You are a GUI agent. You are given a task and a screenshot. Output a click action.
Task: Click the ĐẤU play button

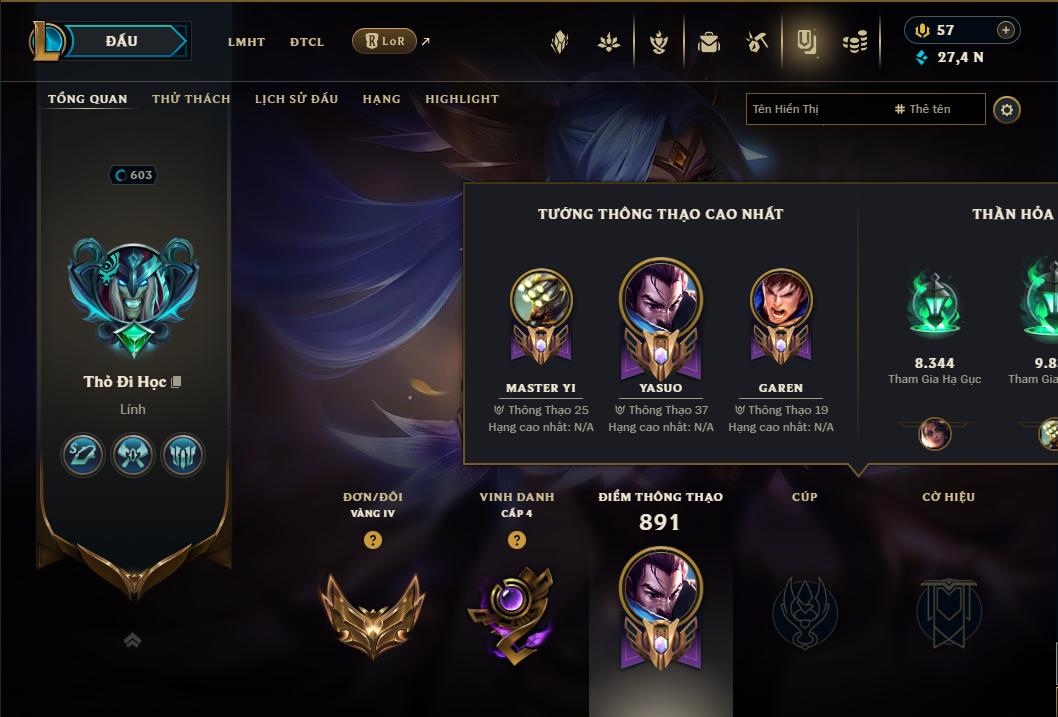pyautogui.click(x=121, y=41)
